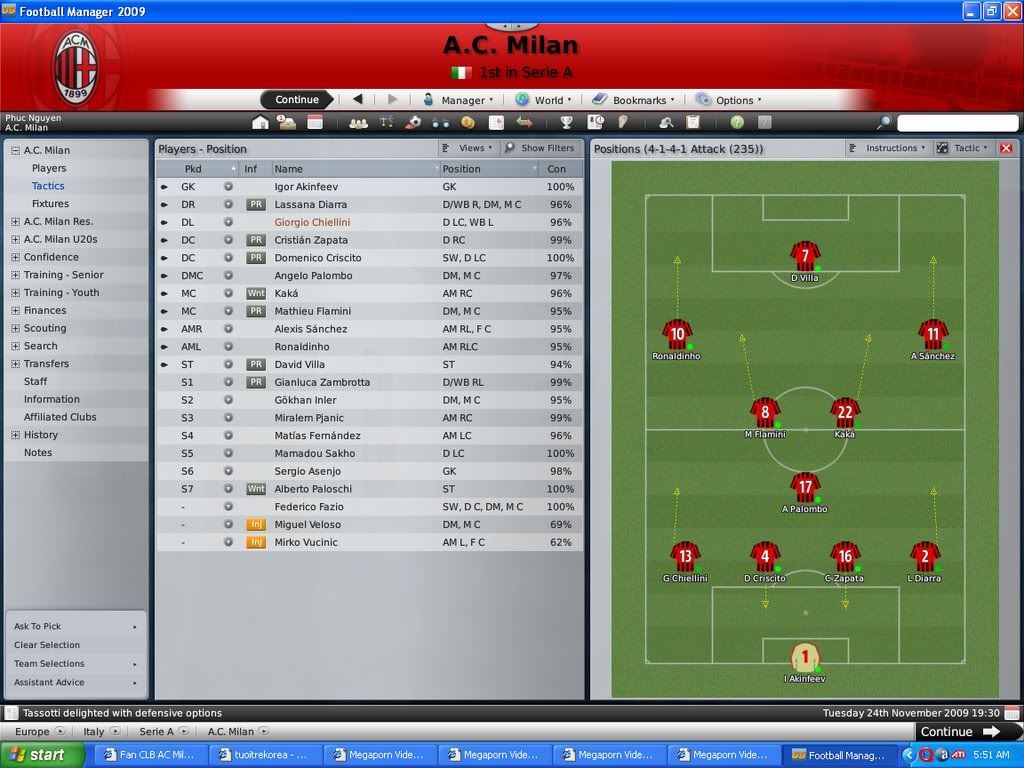Click Show Filters
Image resolution: width=1024 pixels, height=768 pixels.
tap(540, 148)
